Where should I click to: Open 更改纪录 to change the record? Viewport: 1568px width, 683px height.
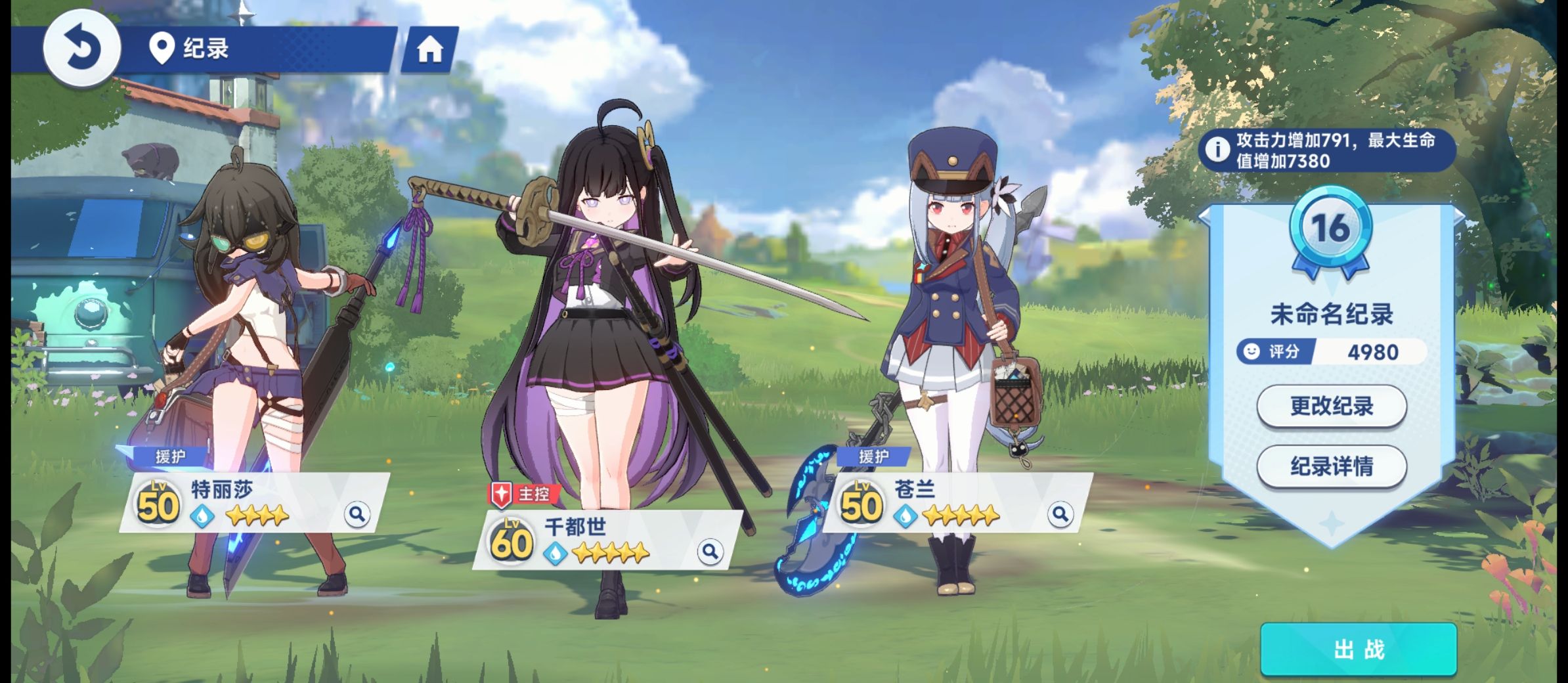pos(1331,406)
